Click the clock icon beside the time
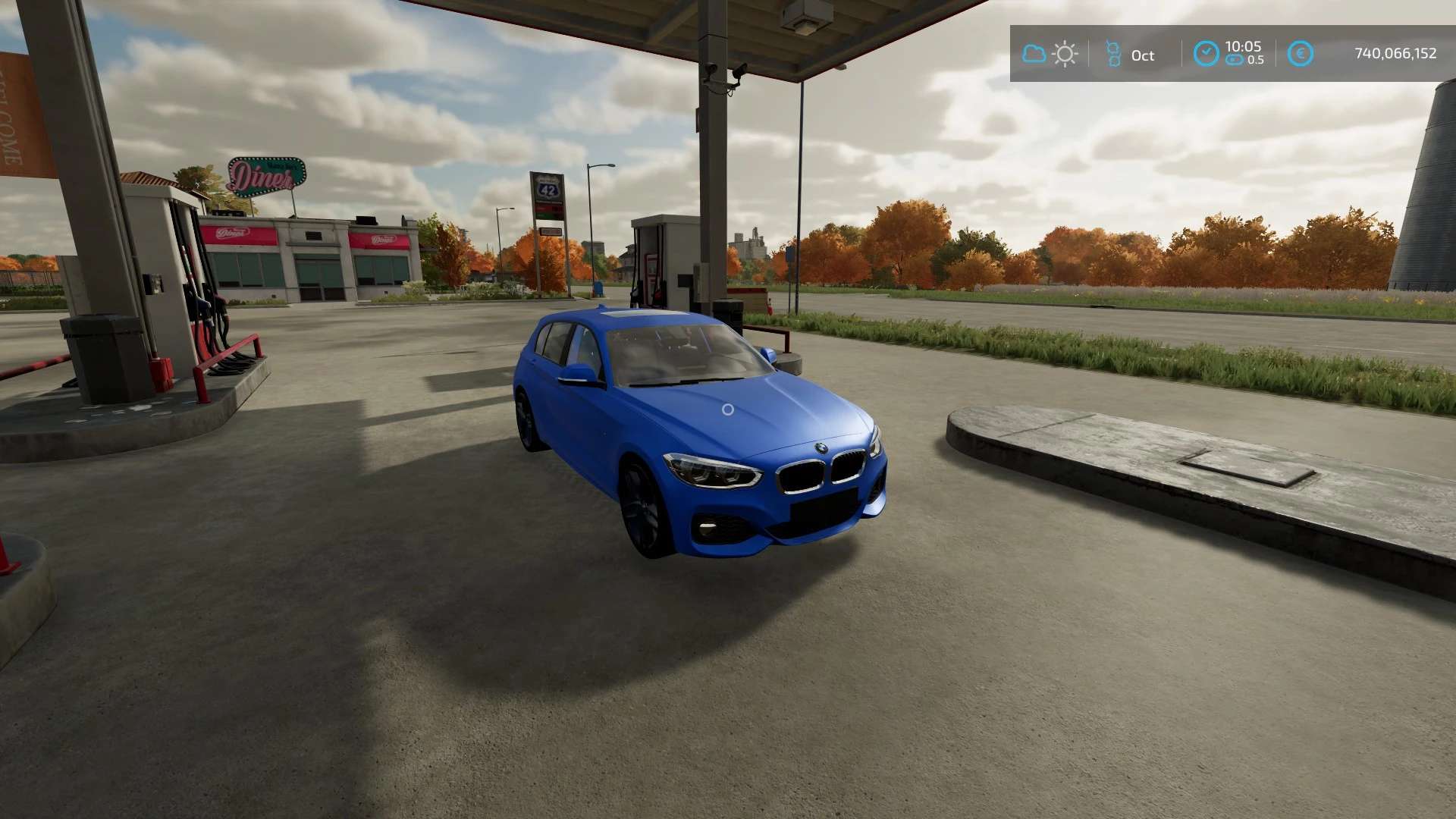Image resolution: width=1456 pixels, height=819 pixels. tap(1206, 54)
